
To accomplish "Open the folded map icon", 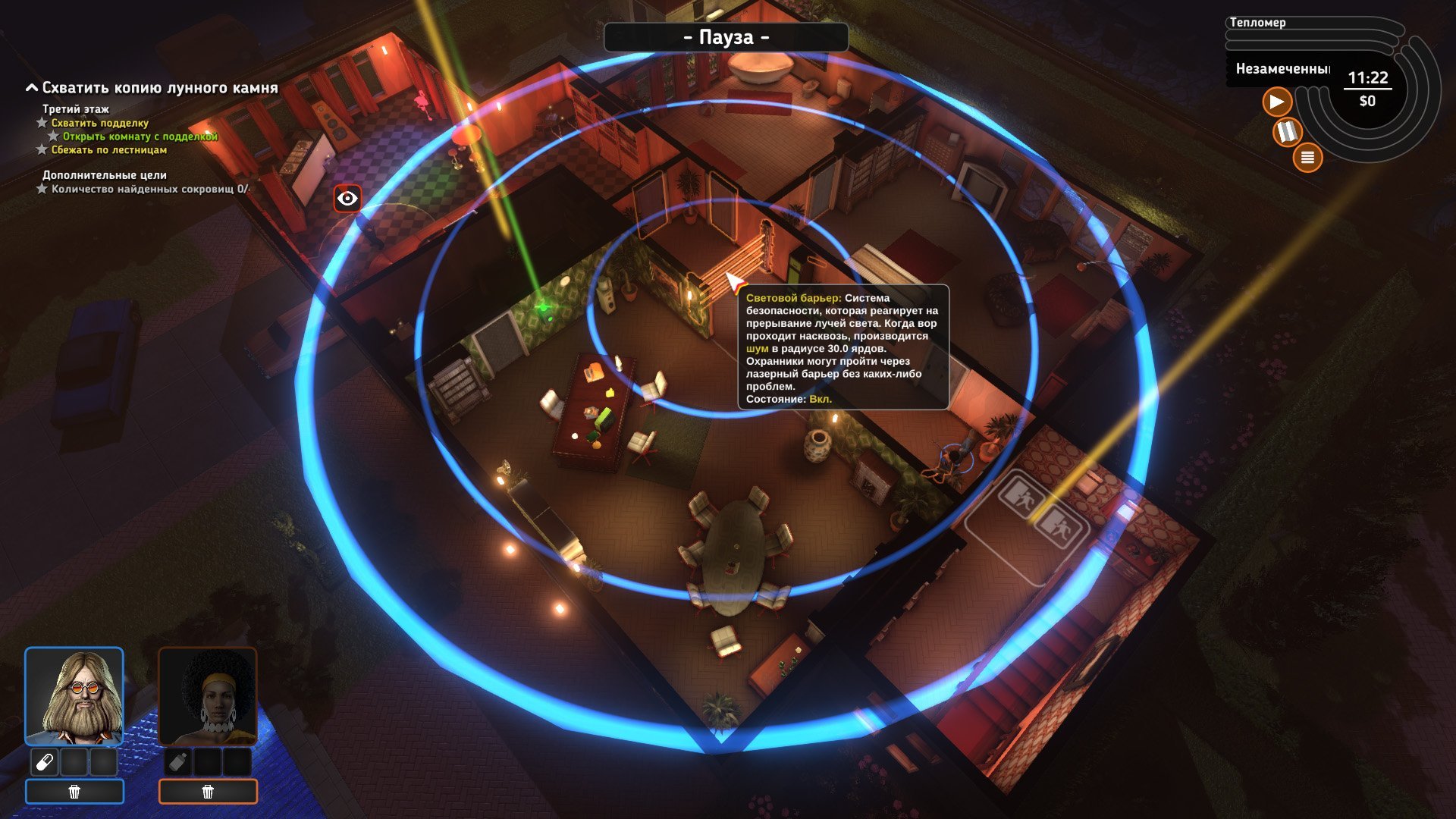I will point(1286,132).
